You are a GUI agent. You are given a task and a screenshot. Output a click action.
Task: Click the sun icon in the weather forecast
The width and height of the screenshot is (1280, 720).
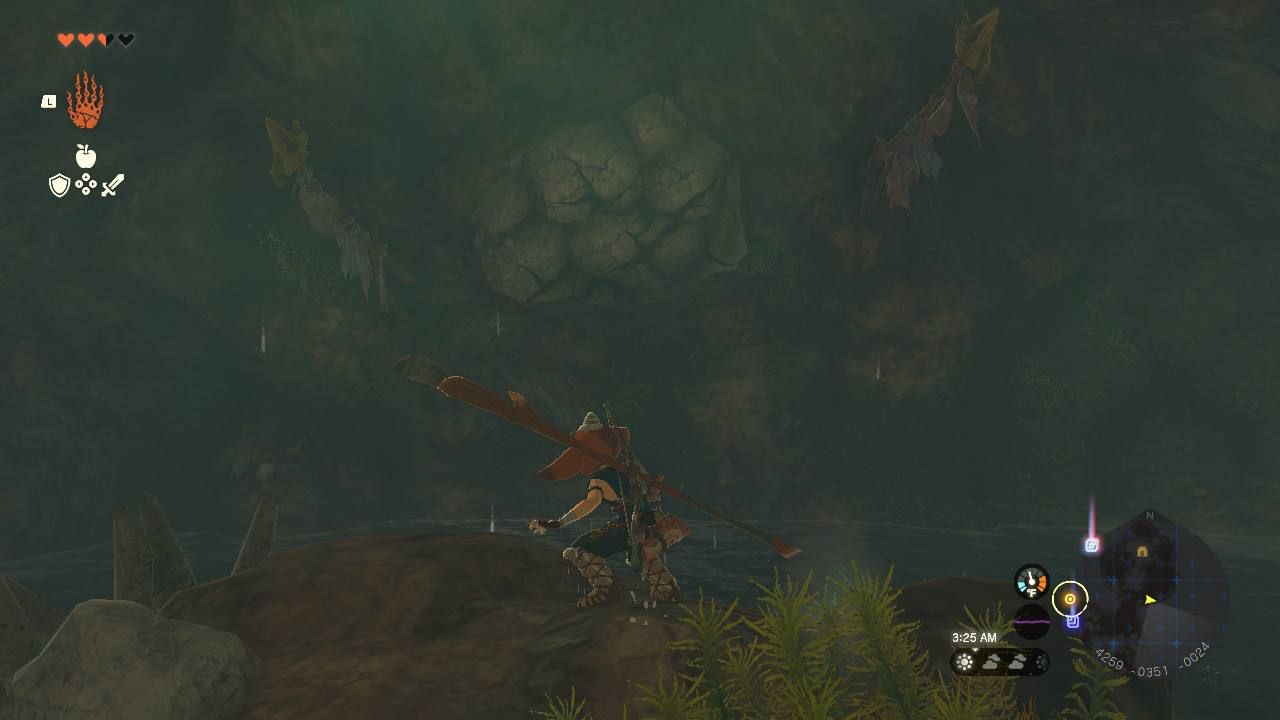tap(964, 660)
